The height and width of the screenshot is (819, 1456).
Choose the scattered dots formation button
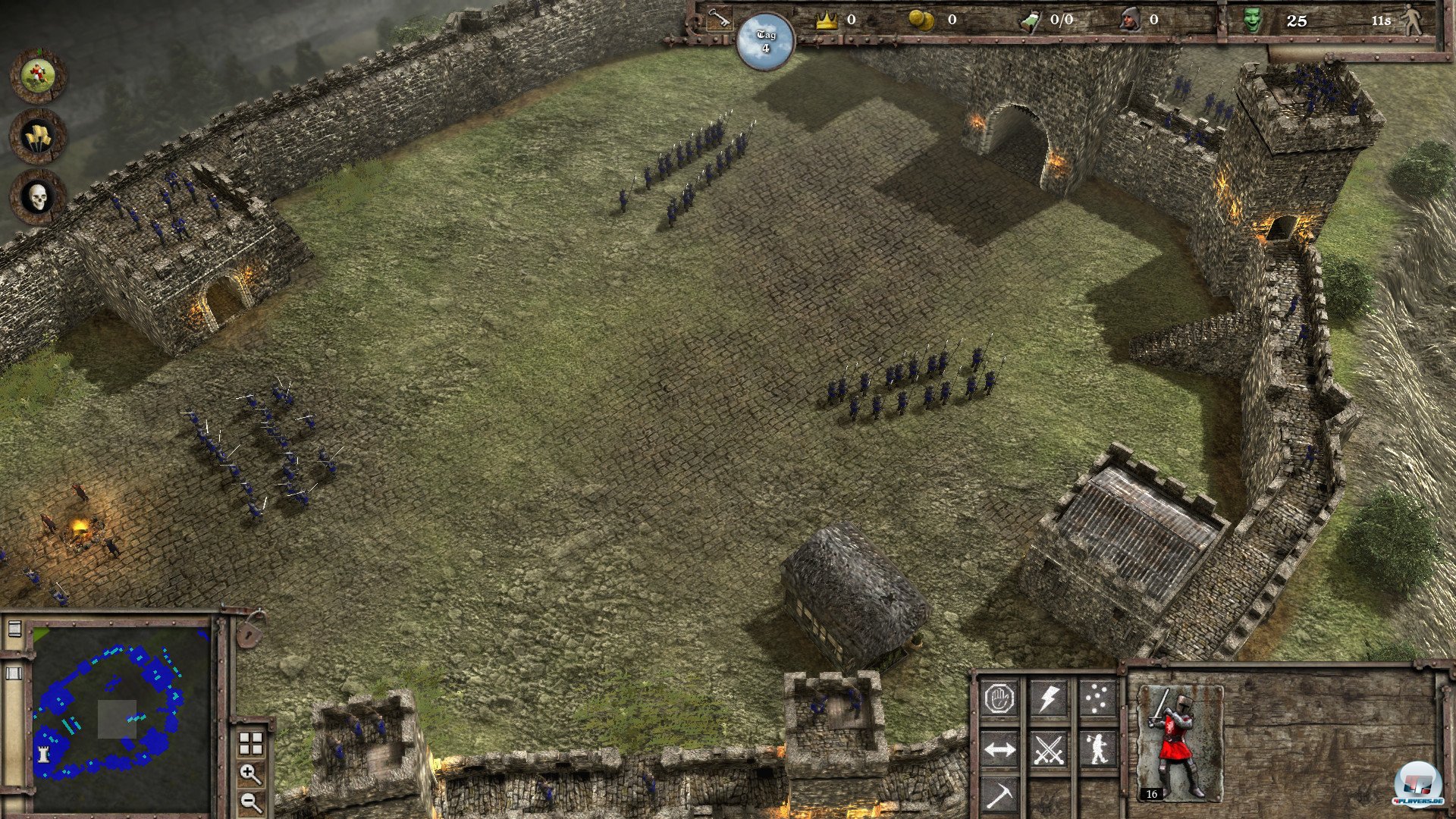(x=1097, y=698)
